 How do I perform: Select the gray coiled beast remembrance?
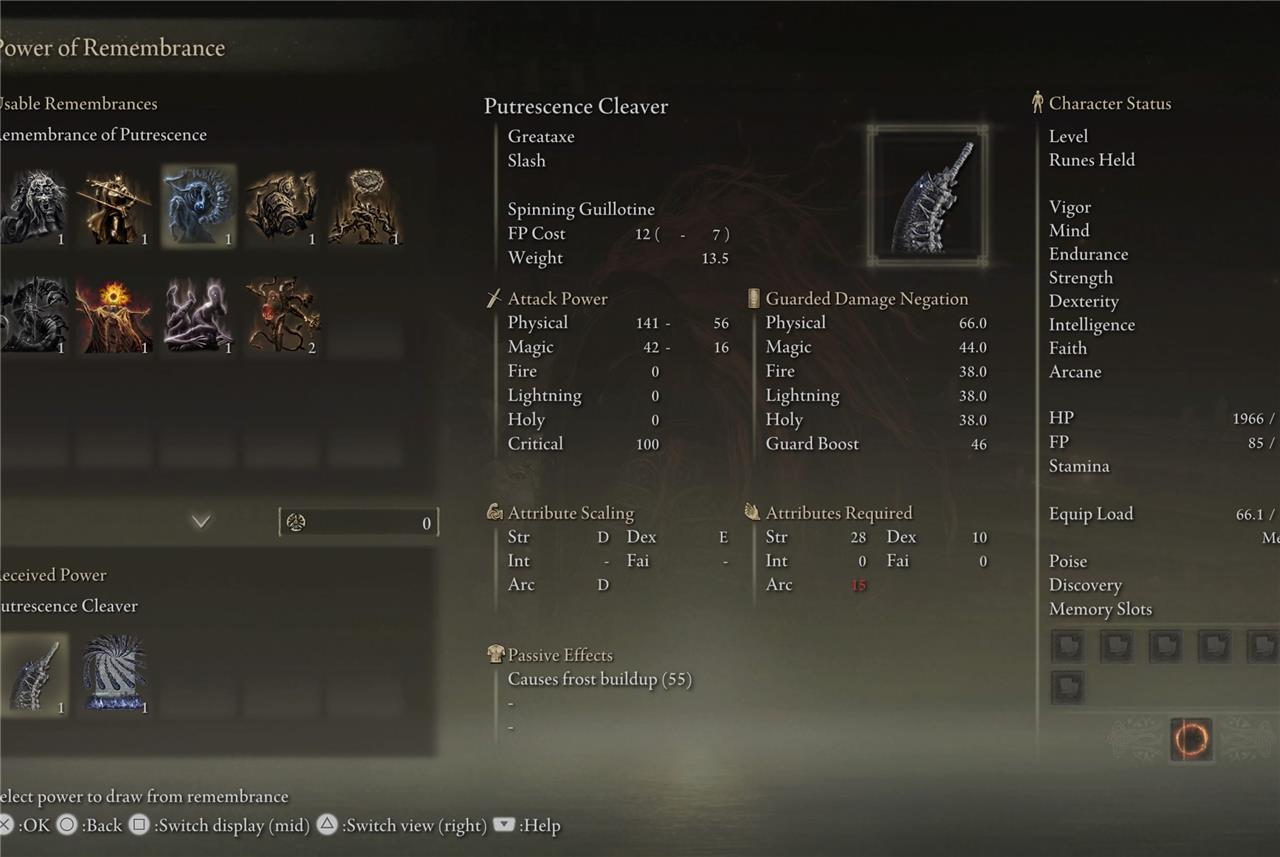(34, 314)
